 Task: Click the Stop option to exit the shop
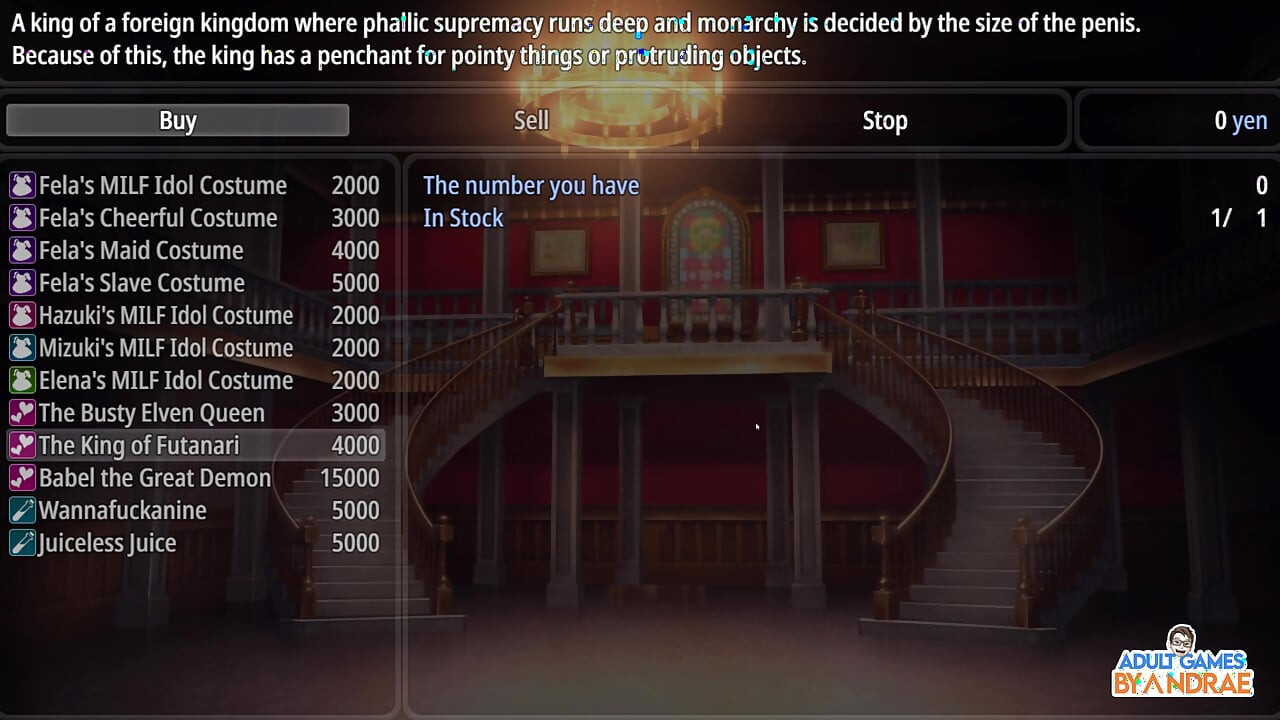[884, 120]
